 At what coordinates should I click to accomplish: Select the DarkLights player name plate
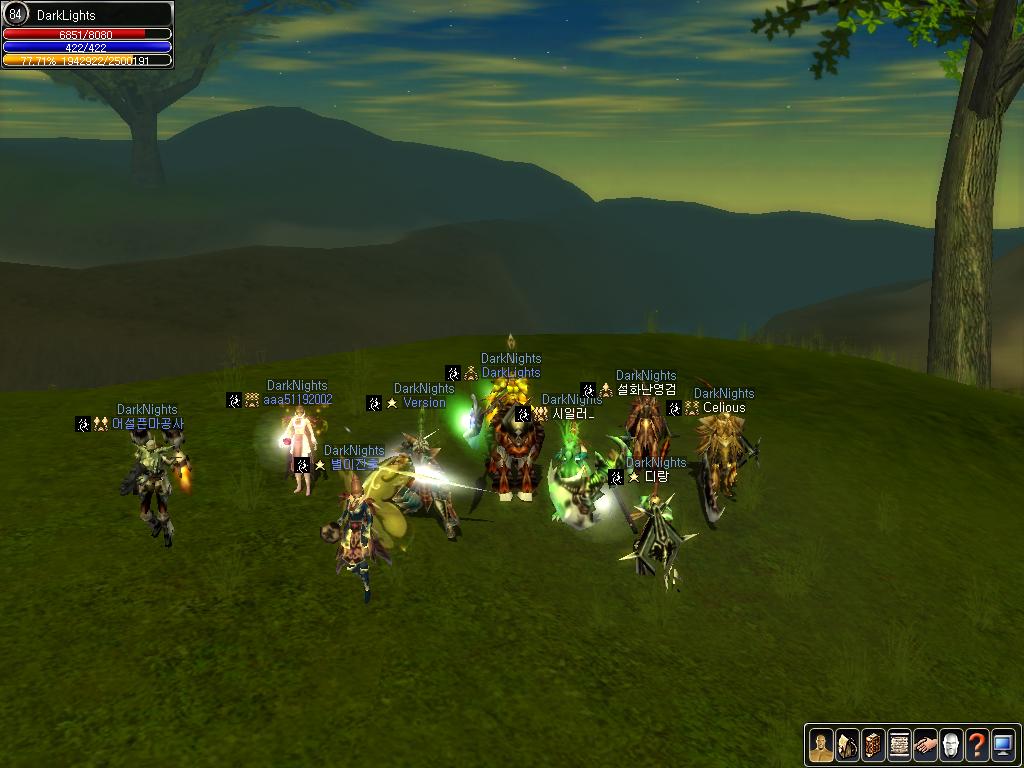pyautogui.click(x=511, y=373)
